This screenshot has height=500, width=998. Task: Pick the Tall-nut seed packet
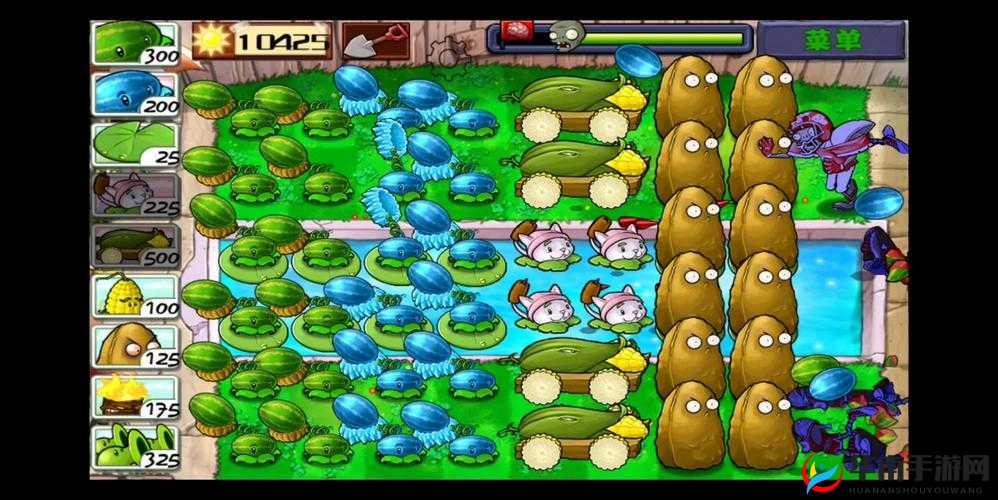(135, 347)
